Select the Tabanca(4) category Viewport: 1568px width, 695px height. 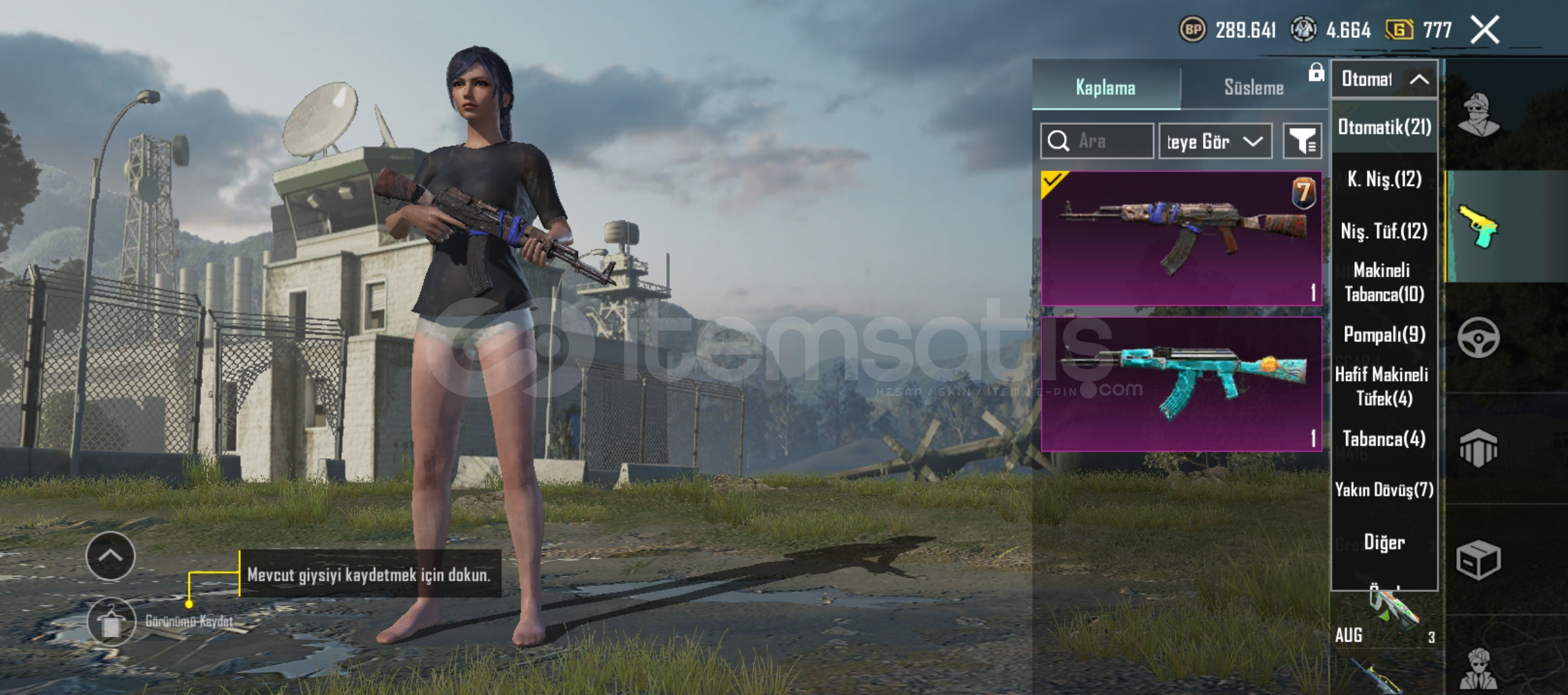click(1384, 439)
